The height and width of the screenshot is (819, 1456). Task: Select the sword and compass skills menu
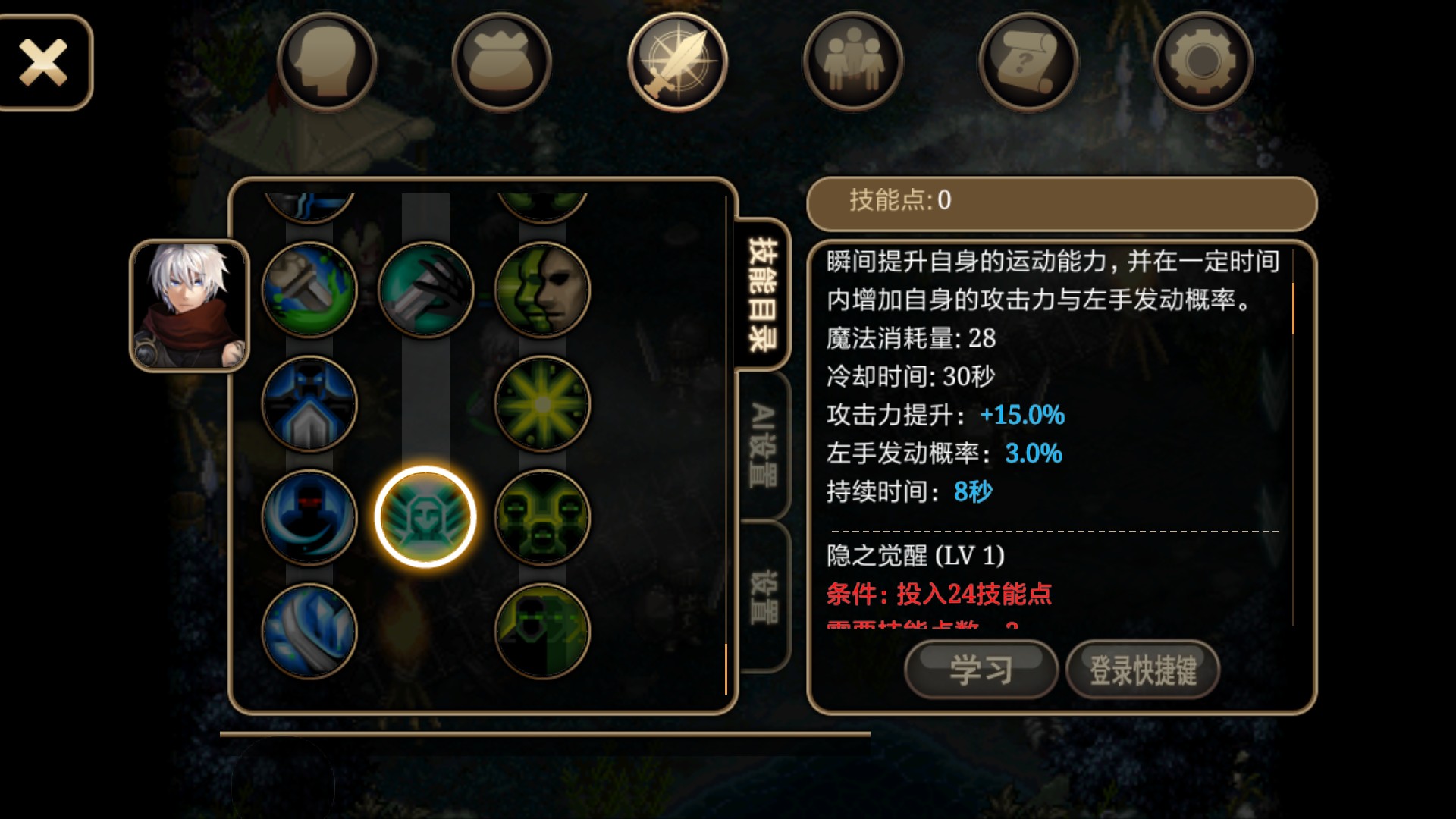pos(677,62)
